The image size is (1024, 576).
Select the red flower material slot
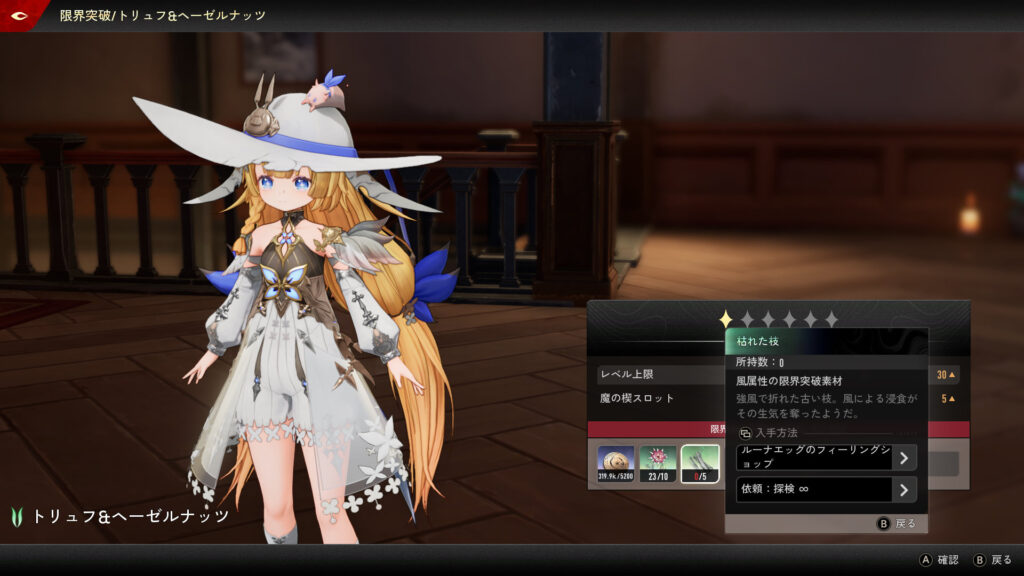click(658, 464)
